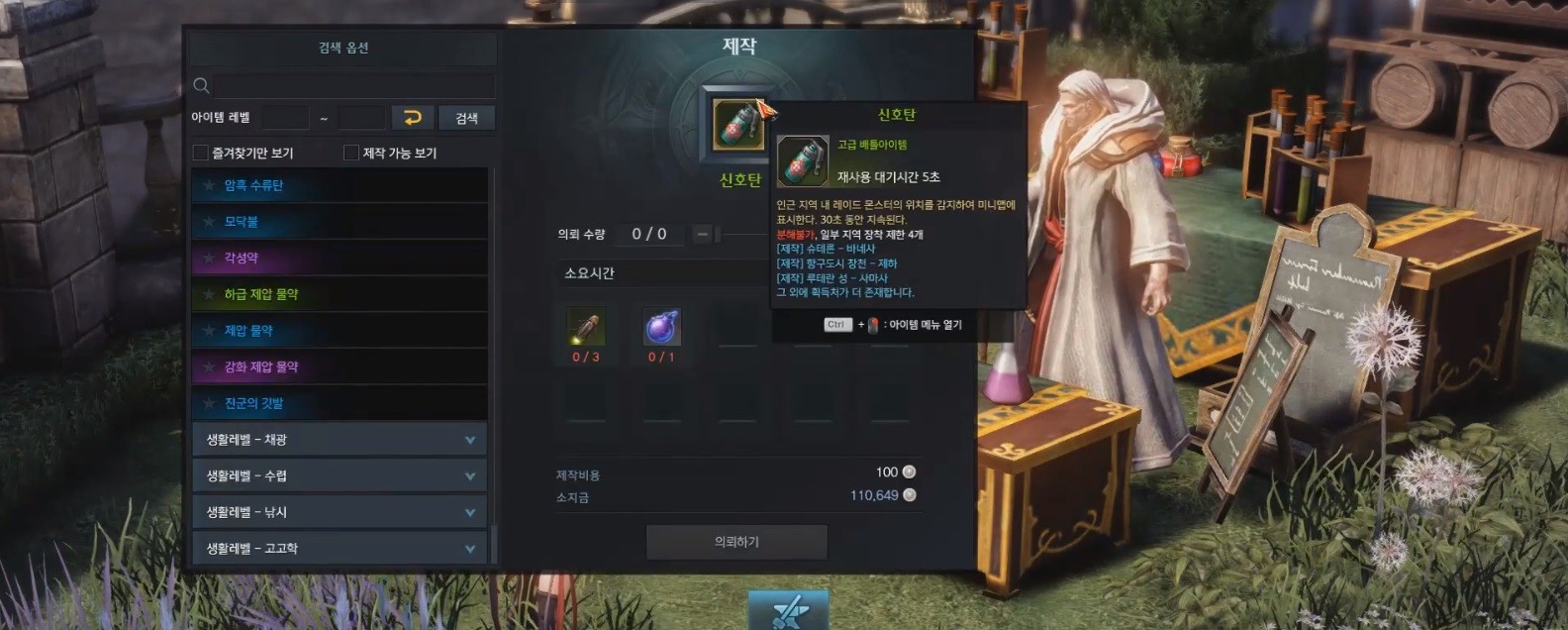This screenshot has height=630, width=1568.
Task: Toggle the 즐겨찾기만 보기 checkbox
Action: [x=201, y=153]
